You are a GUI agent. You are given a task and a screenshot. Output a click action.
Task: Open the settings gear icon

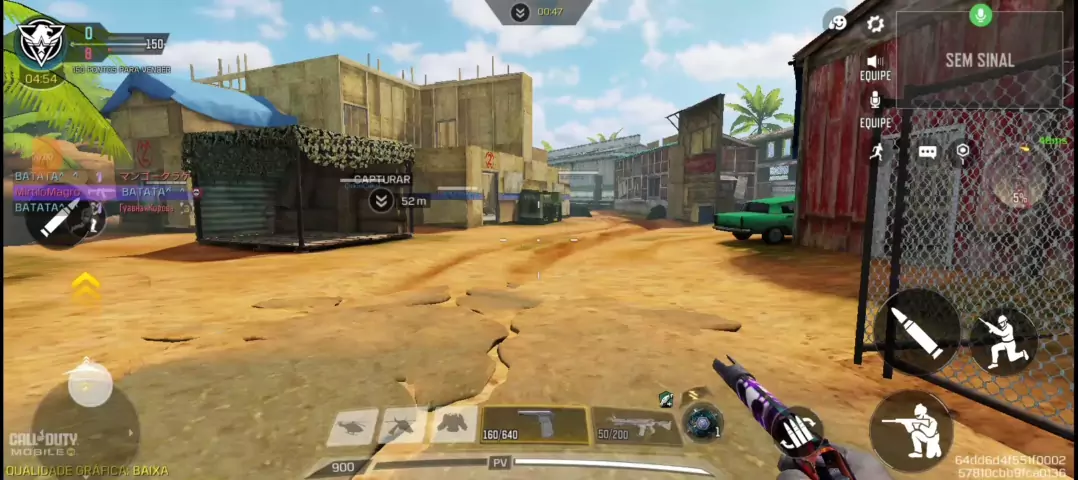875,24
